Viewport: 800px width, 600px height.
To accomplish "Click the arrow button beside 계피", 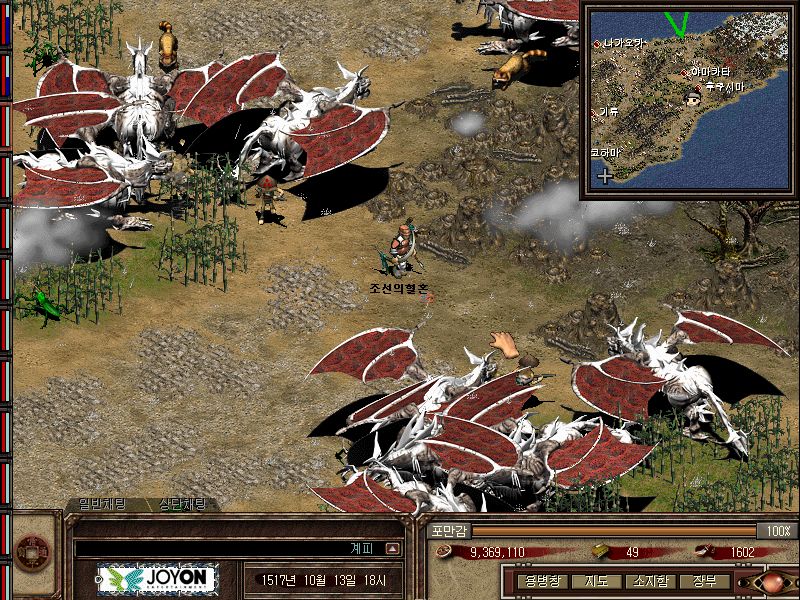I will [392, 548].
